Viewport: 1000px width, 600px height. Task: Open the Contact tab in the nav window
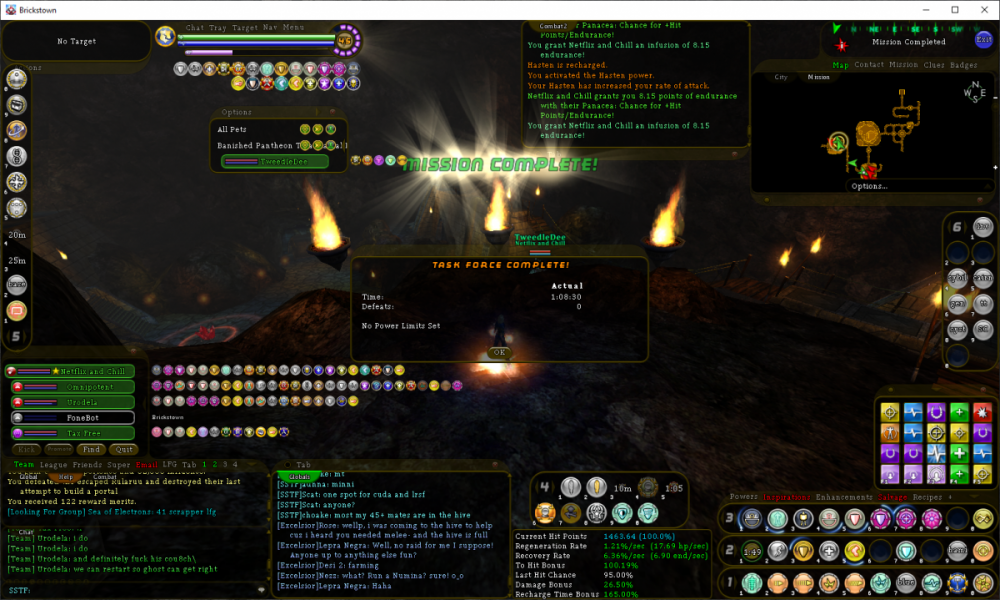tap(869, 65)
